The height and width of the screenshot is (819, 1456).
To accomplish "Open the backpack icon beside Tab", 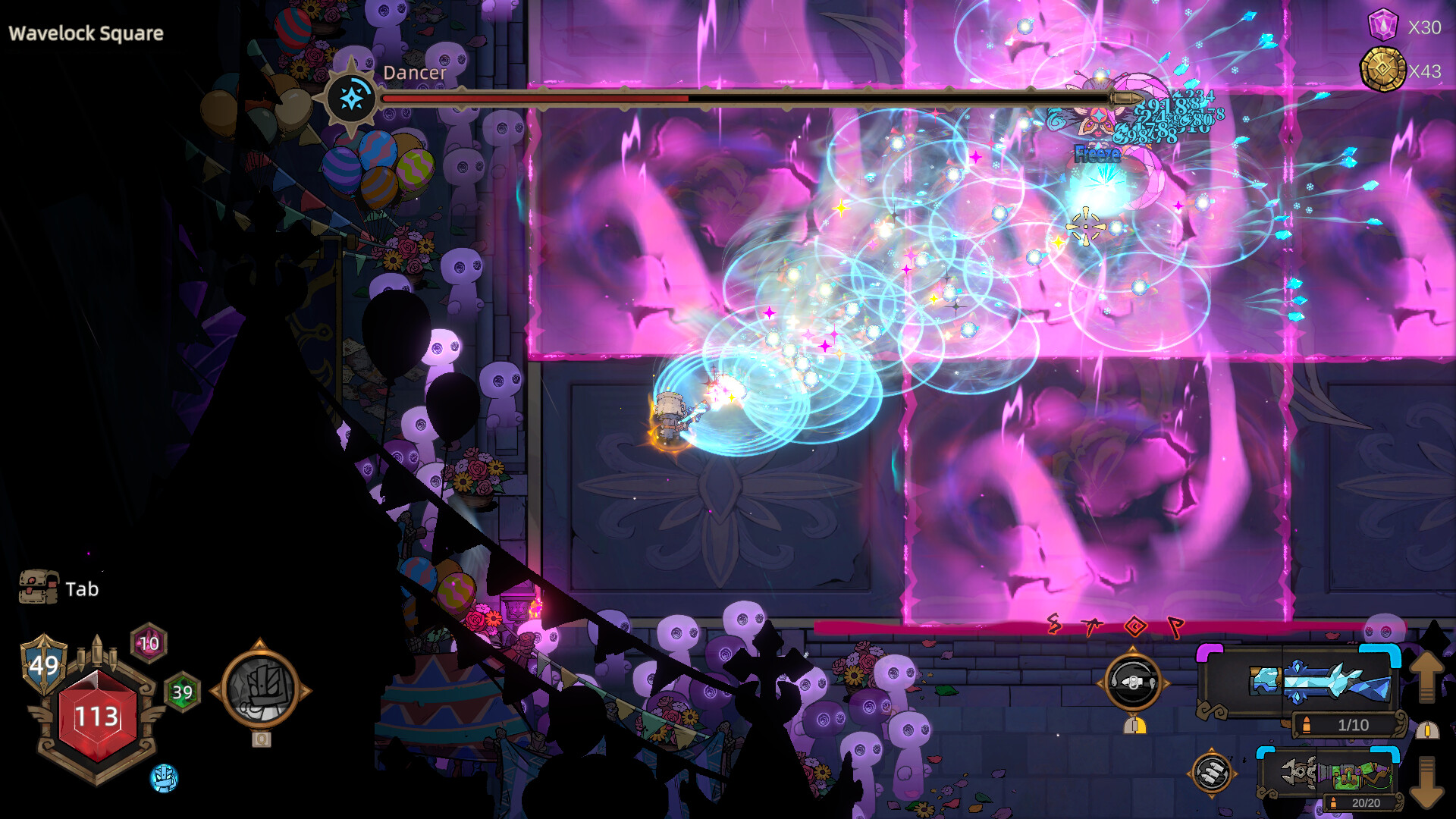I will point(38,588).
